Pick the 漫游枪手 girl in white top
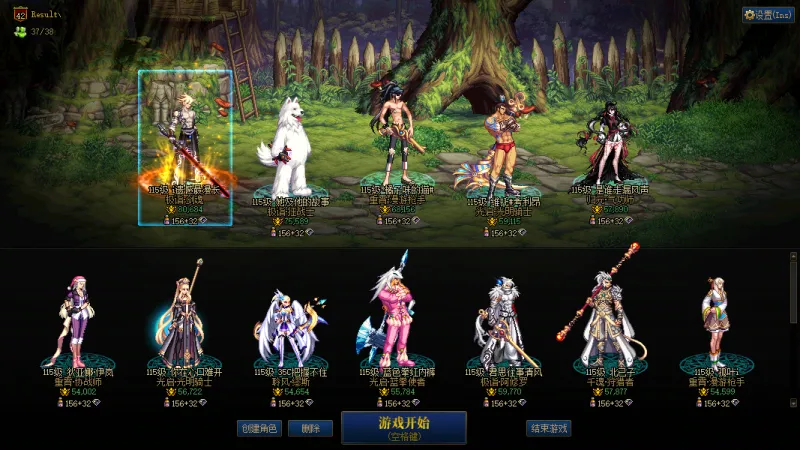This screenshot has height=450, width=800. (716, 320)
